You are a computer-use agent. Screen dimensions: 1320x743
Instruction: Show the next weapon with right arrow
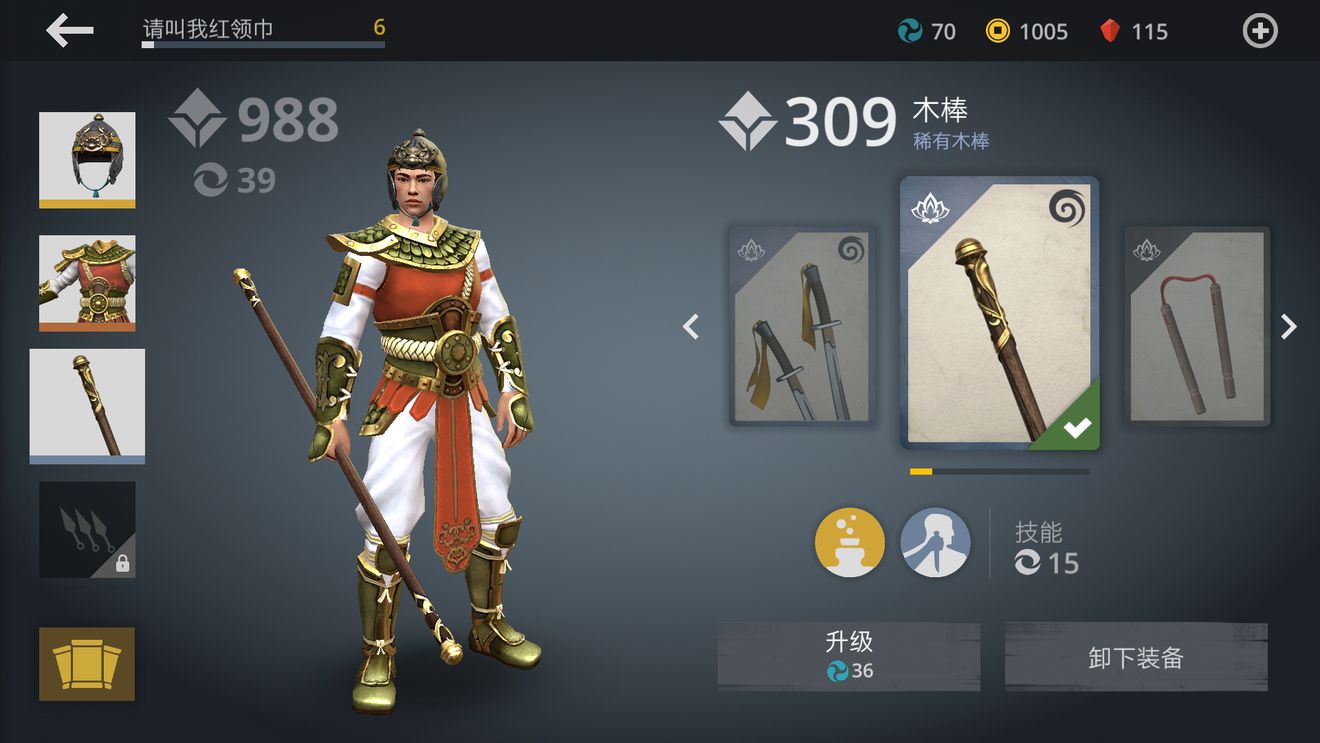[x=1289, y=327]
